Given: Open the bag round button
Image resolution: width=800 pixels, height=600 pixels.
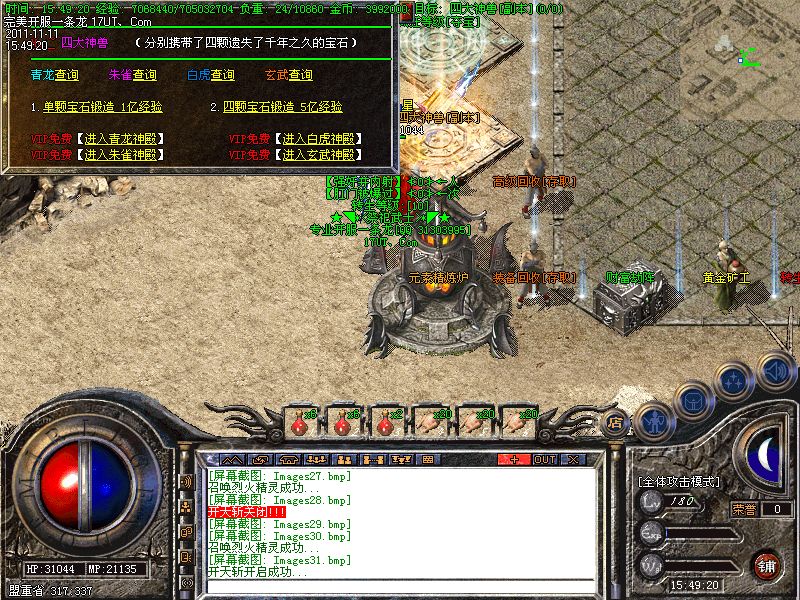Looking at the screenshot, I should tap(694, 400).
